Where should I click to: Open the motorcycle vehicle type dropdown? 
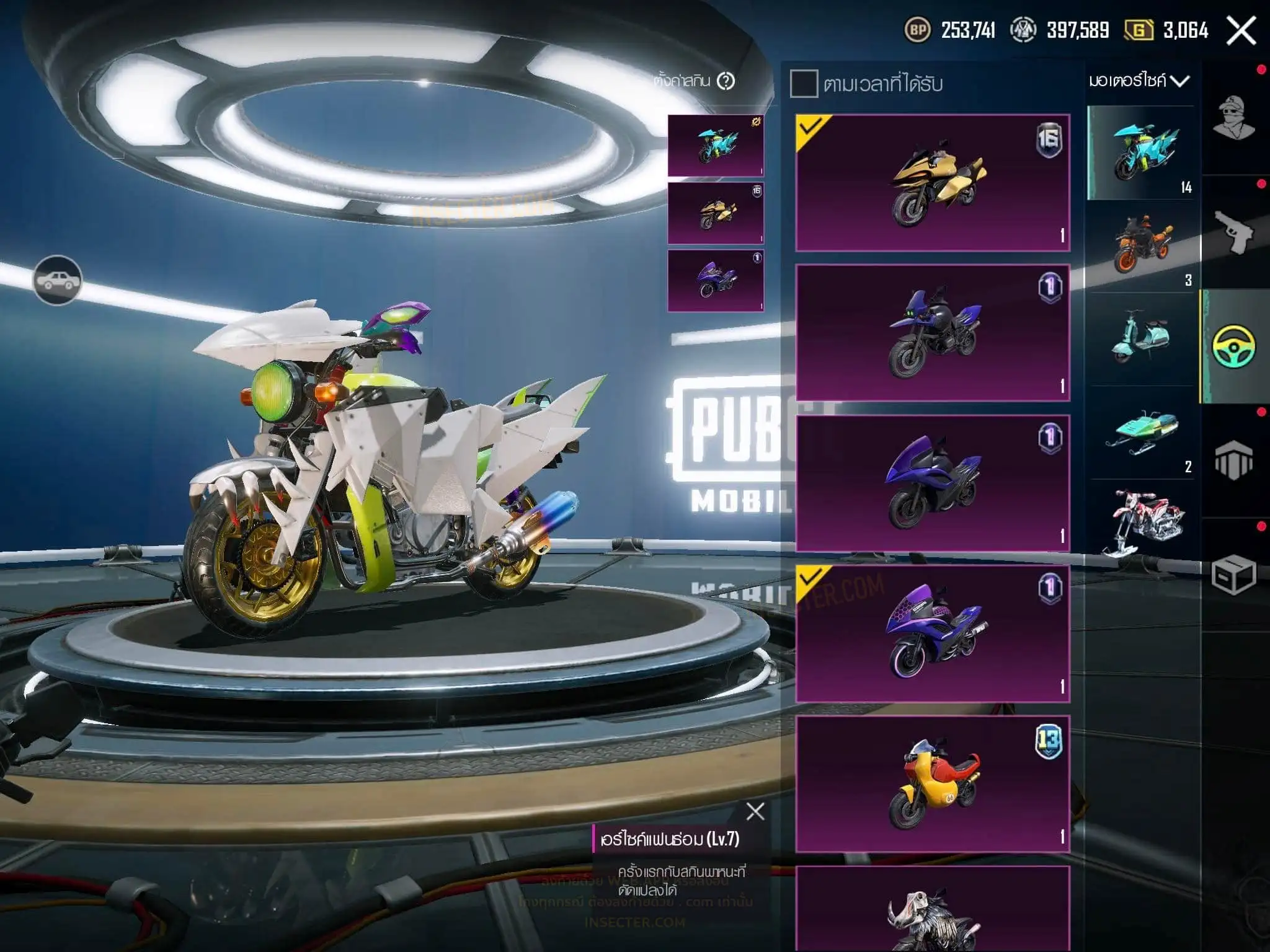click(1139, 81)
